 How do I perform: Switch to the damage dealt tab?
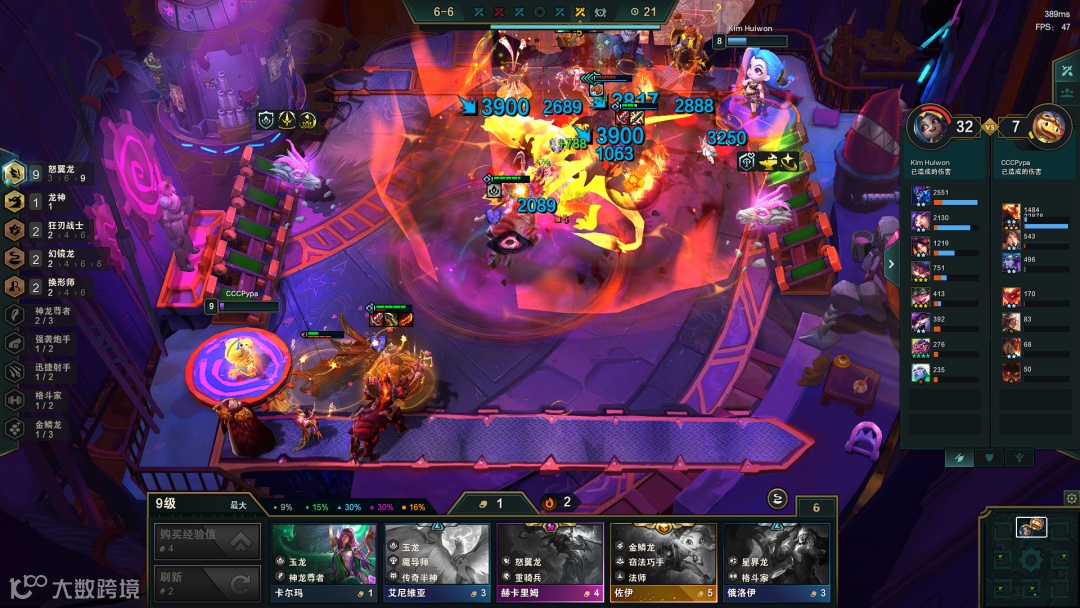pyautogui.click(x=958, y=457)
